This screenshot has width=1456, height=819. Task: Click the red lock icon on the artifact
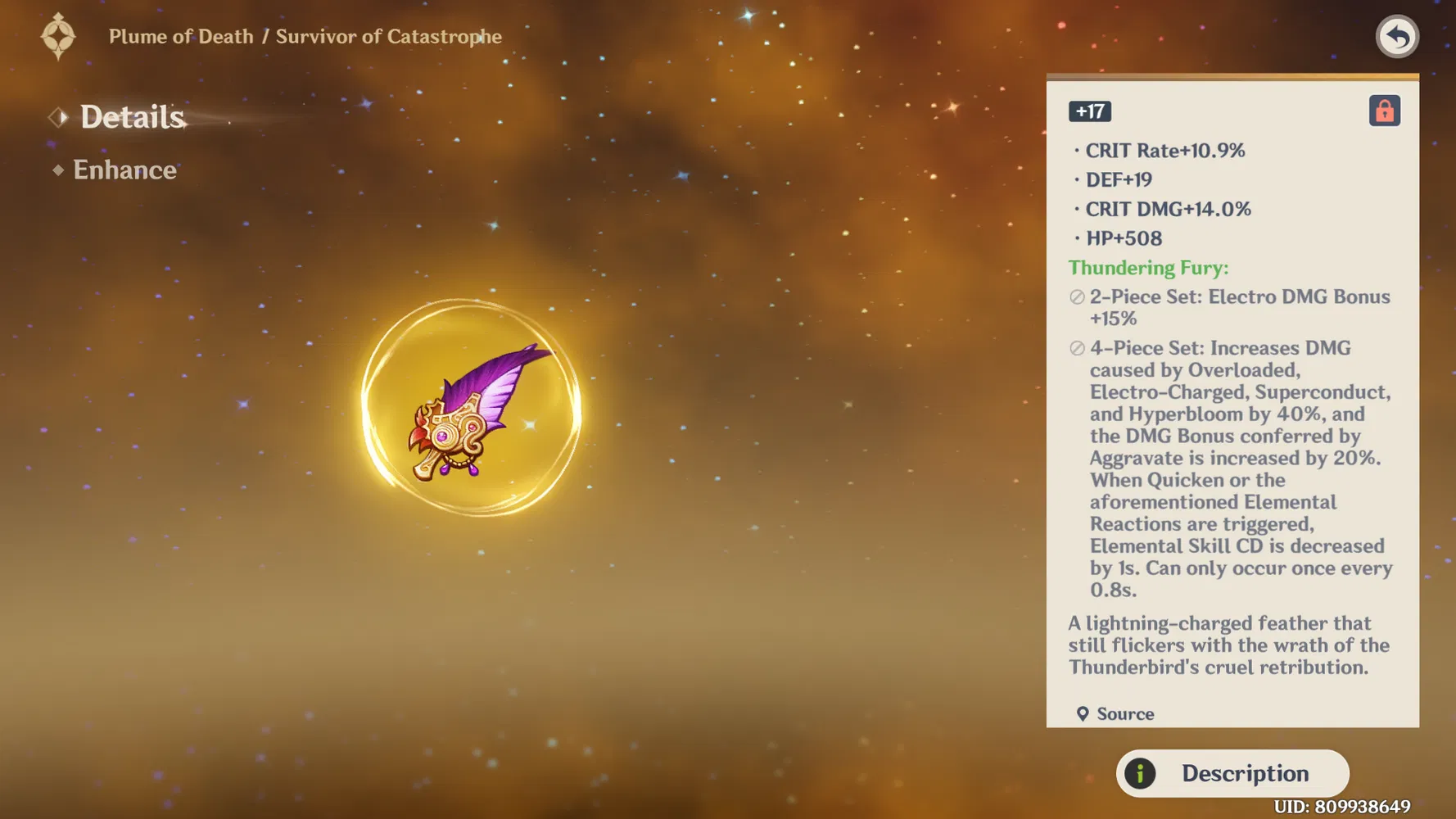(1384, 111)
